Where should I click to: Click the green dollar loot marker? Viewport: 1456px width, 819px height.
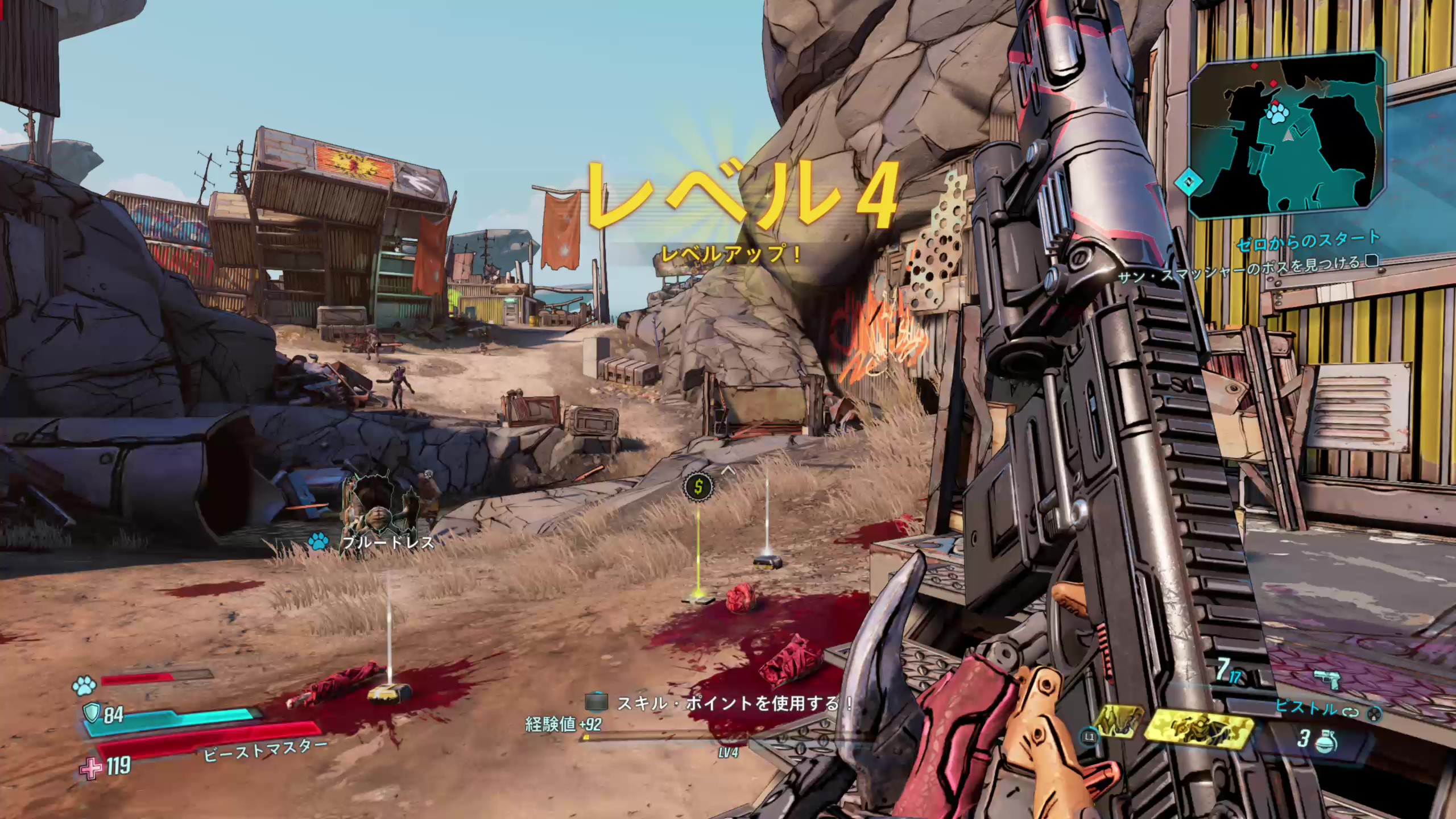coord(698,486)
